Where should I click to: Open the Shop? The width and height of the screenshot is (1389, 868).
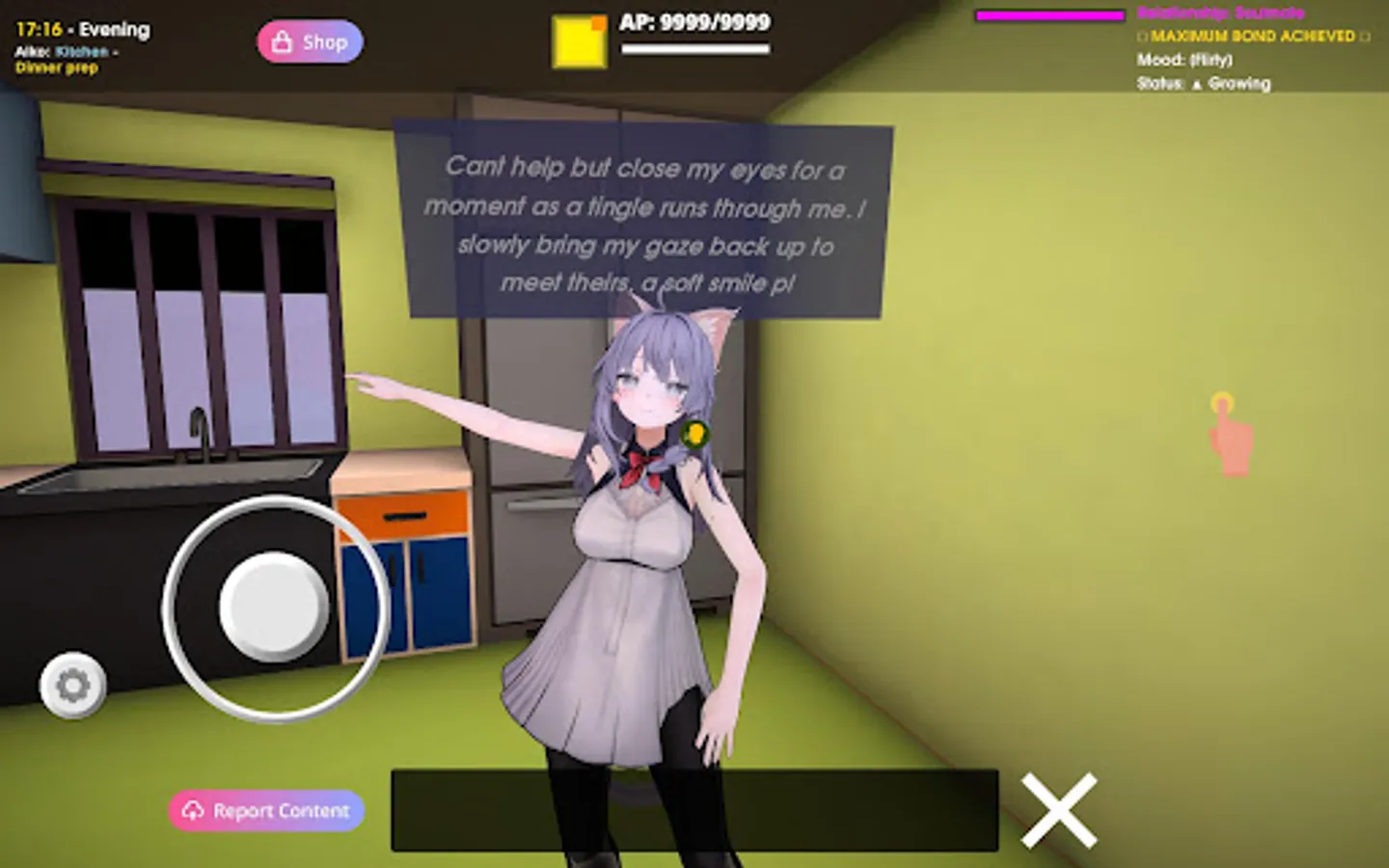click(x=310, y=41)
